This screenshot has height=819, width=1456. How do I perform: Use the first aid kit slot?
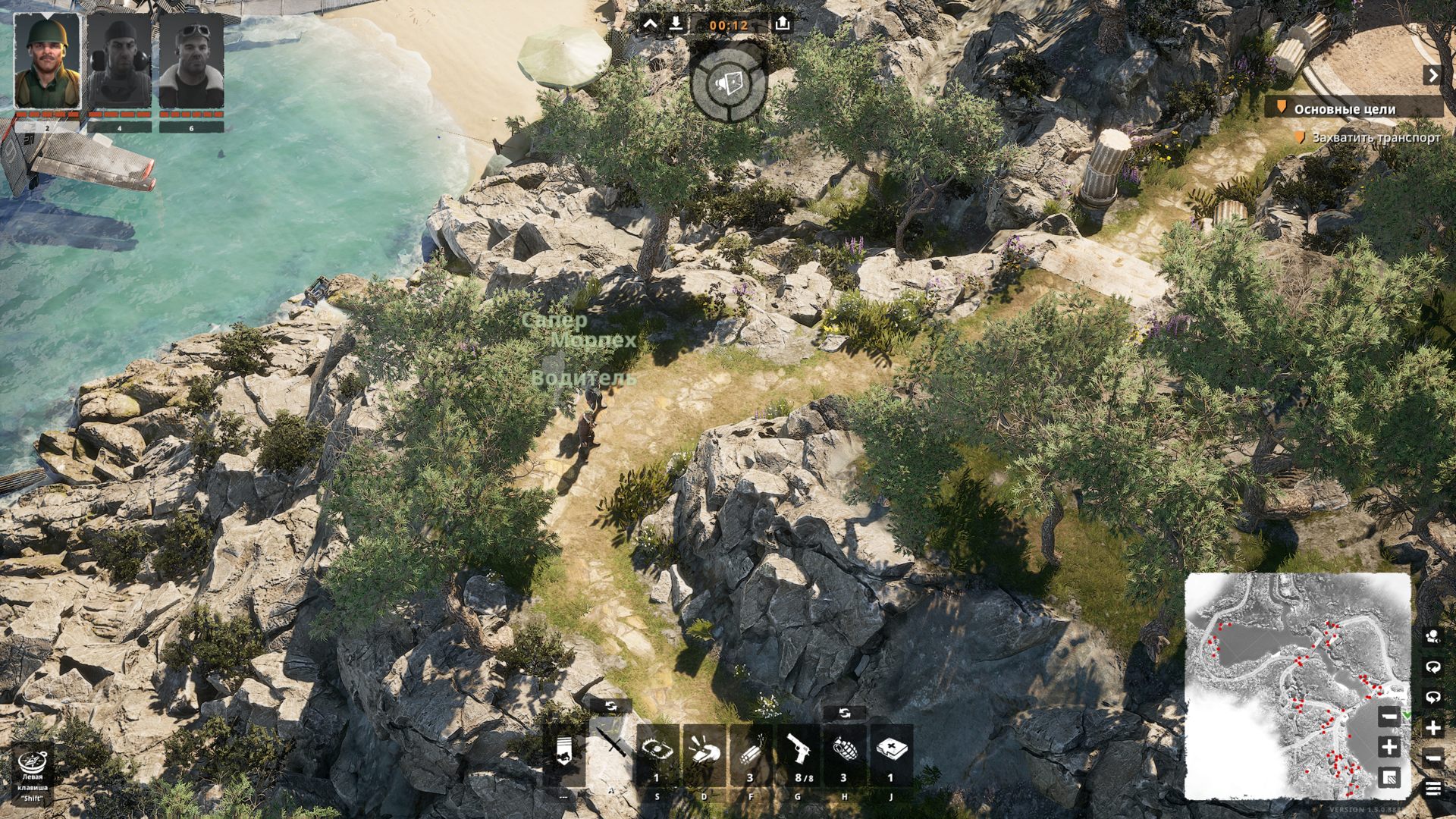891,753
